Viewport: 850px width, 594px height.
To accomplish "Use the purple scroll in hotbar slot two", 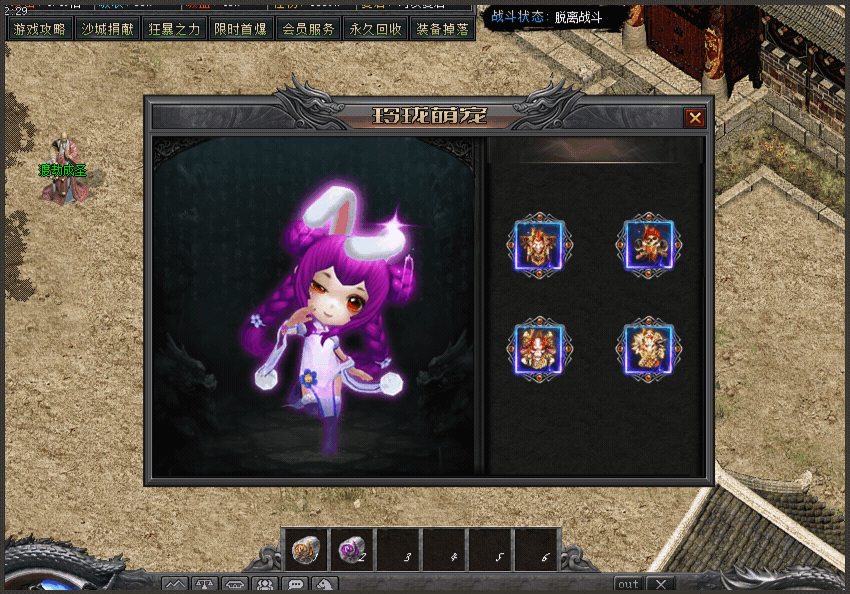I will tap(351, 549).
